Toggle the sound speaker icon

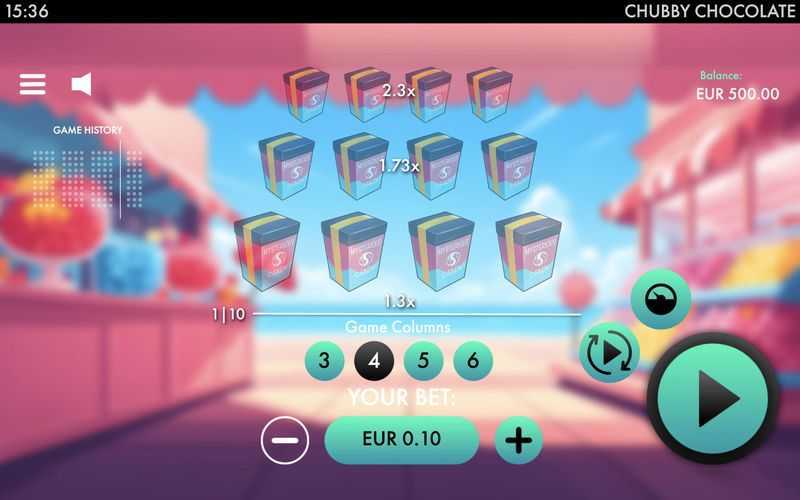(x=82, y=84)
